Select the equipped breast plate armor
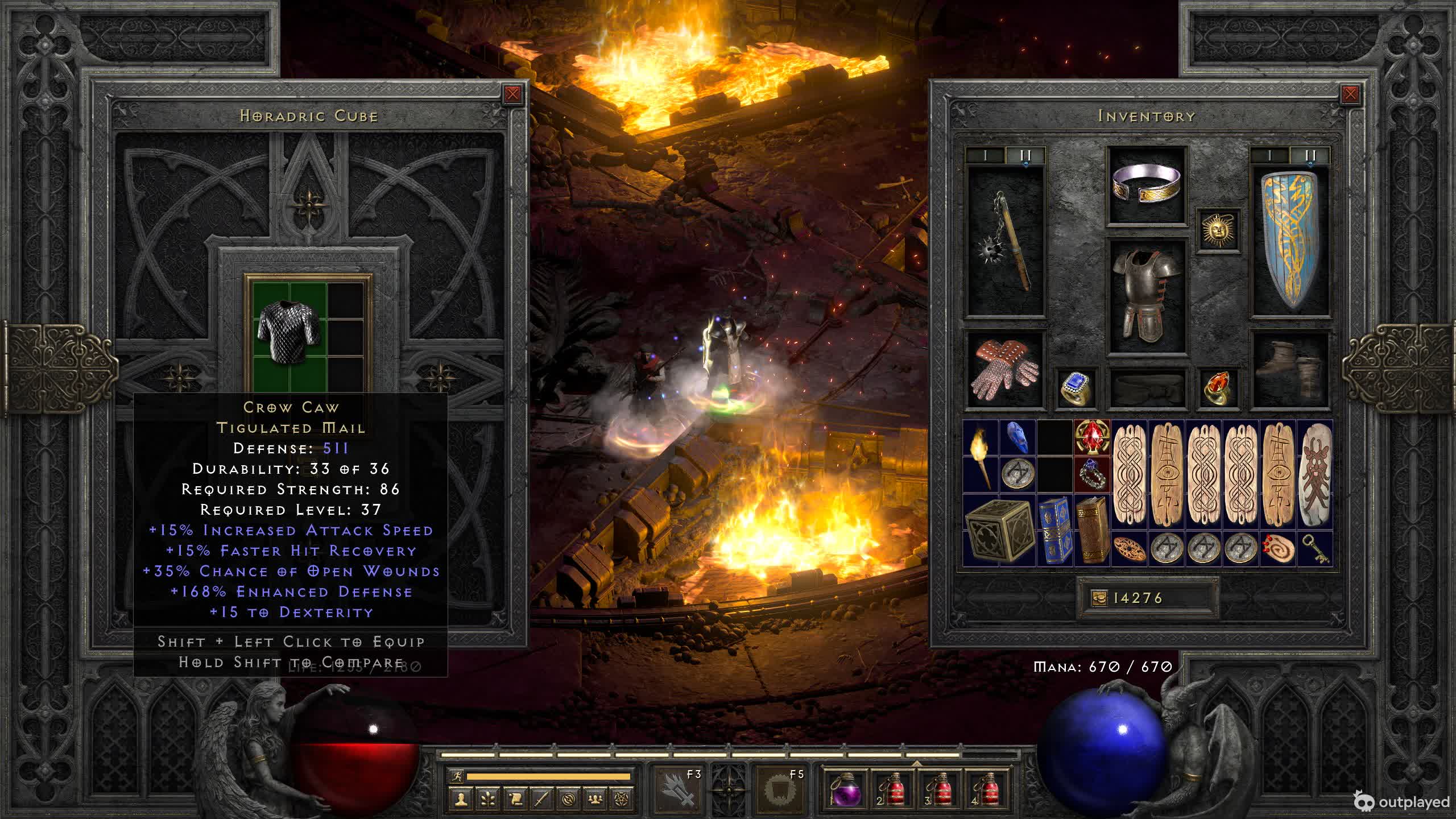 coord(1147,295)
